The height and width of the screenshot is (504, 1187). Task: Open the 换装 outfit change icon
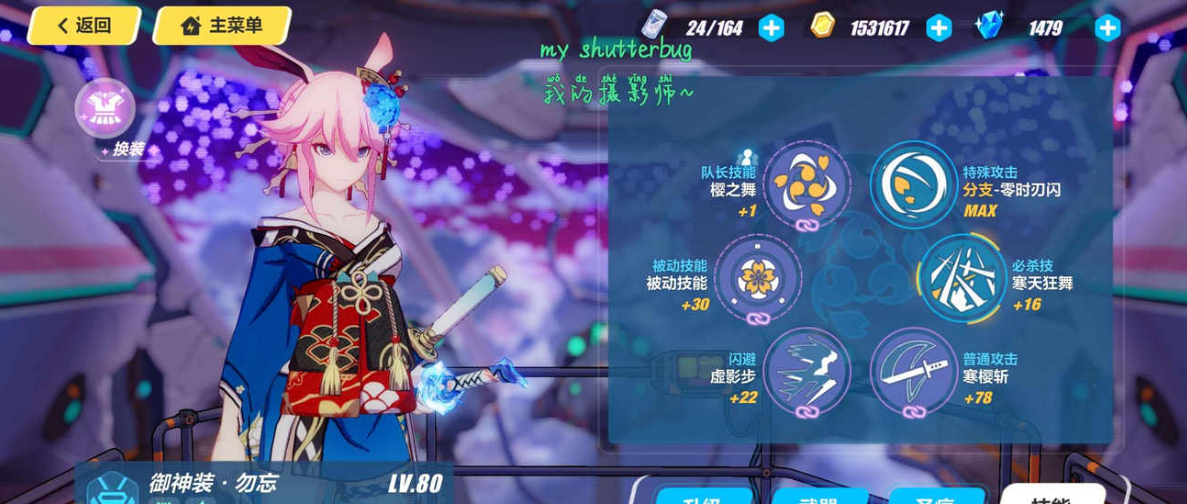(105, 109)
